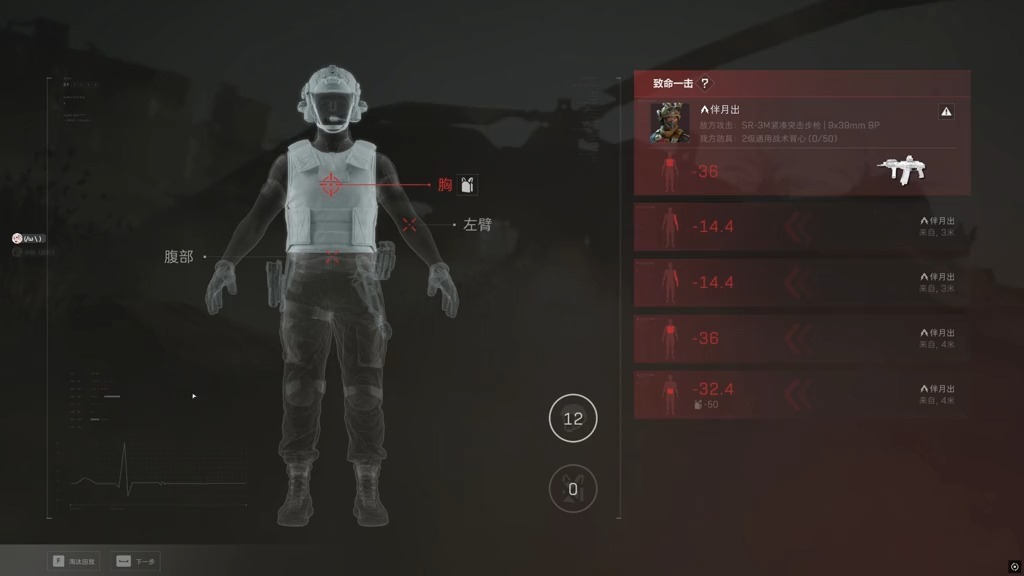Select the -32.4 damage record row
The height and width of the screenshot is (576, 1024).
pyautogui.click(x=801, y=395)
